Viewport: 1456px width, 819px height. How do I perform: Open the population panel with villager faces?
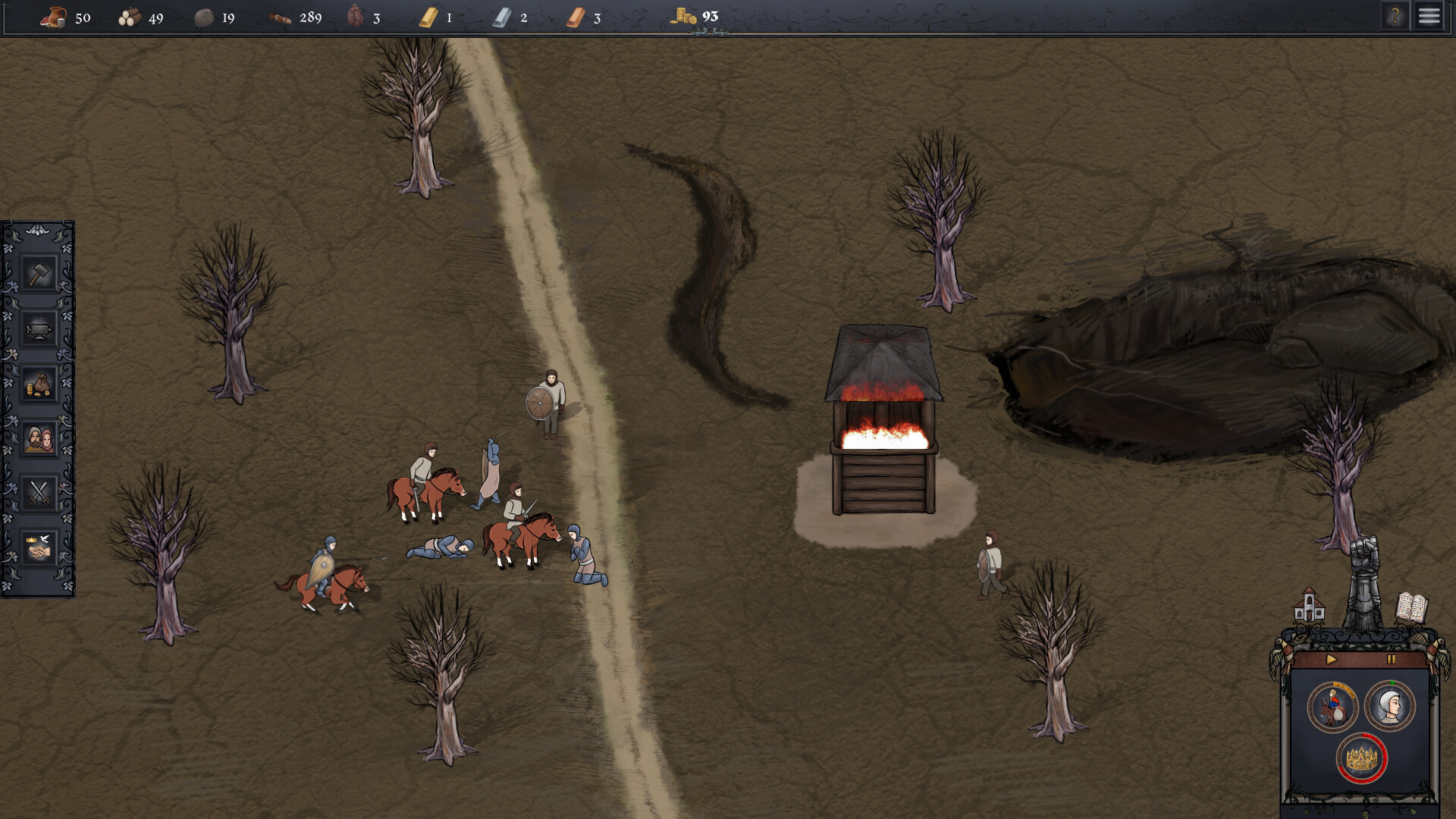point(39,439)
